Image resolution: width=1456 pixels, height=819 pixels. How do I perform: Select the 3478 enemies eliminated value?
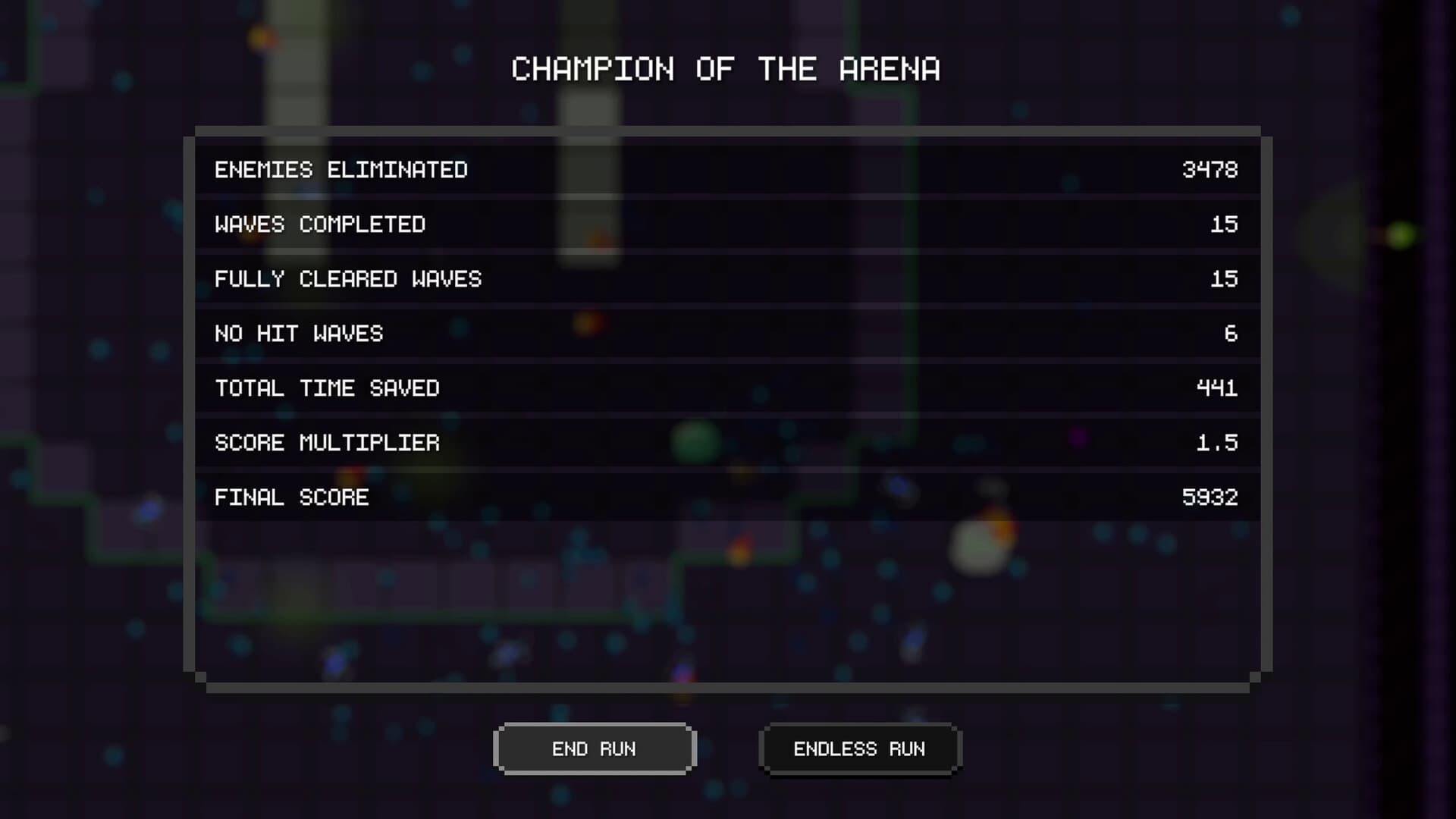[x=1210, y=170]
